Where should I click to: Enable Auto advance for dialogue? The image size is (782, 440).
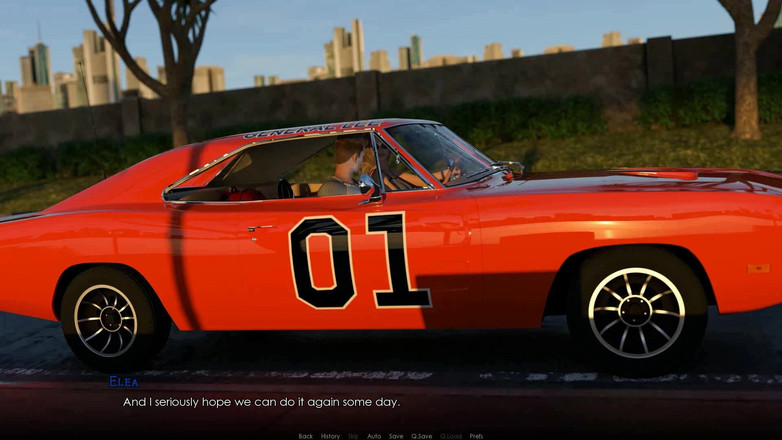point(374,436)
